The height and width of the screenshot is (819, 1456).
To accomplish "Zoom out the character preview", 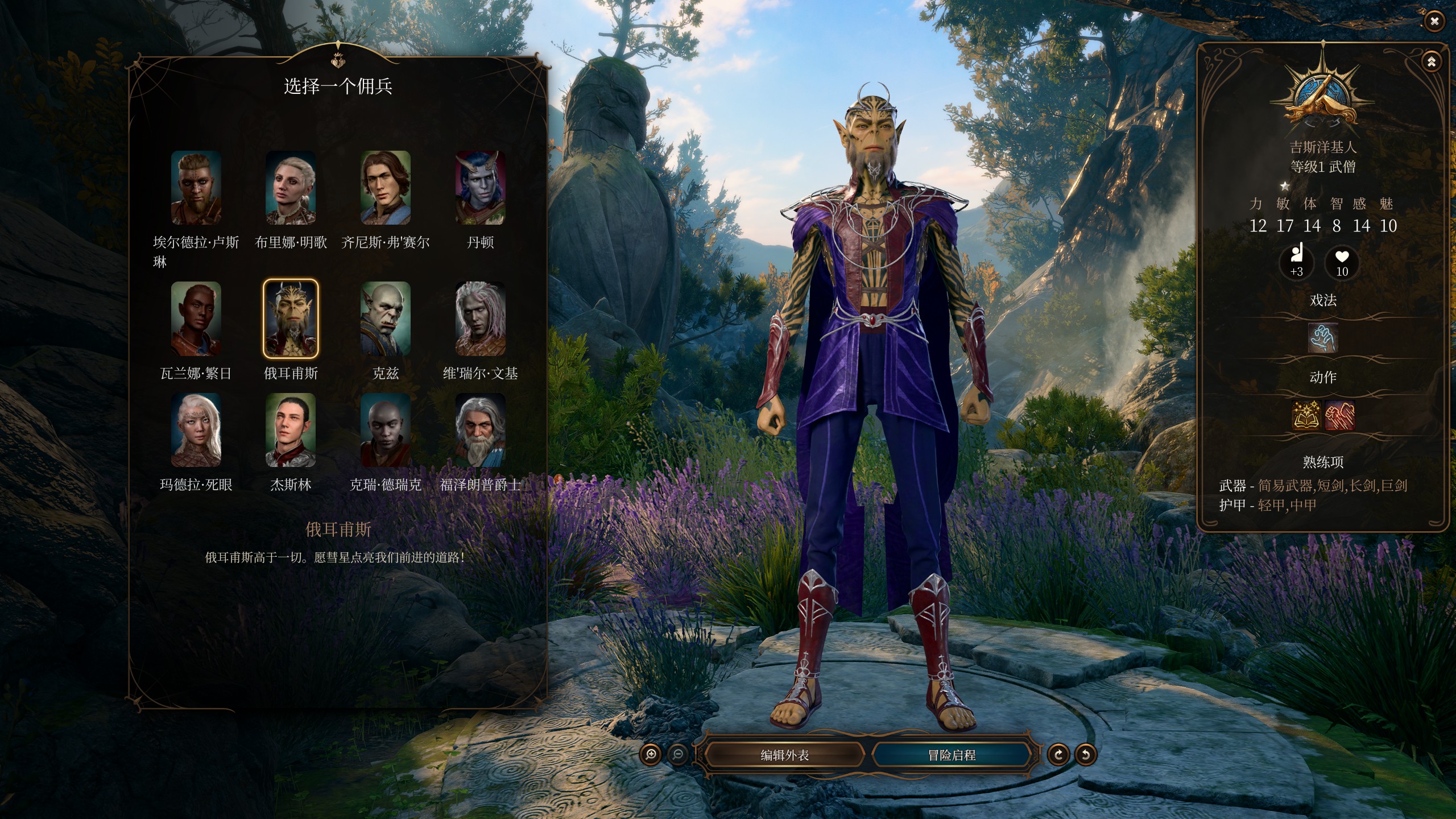I will click(677, 755).
